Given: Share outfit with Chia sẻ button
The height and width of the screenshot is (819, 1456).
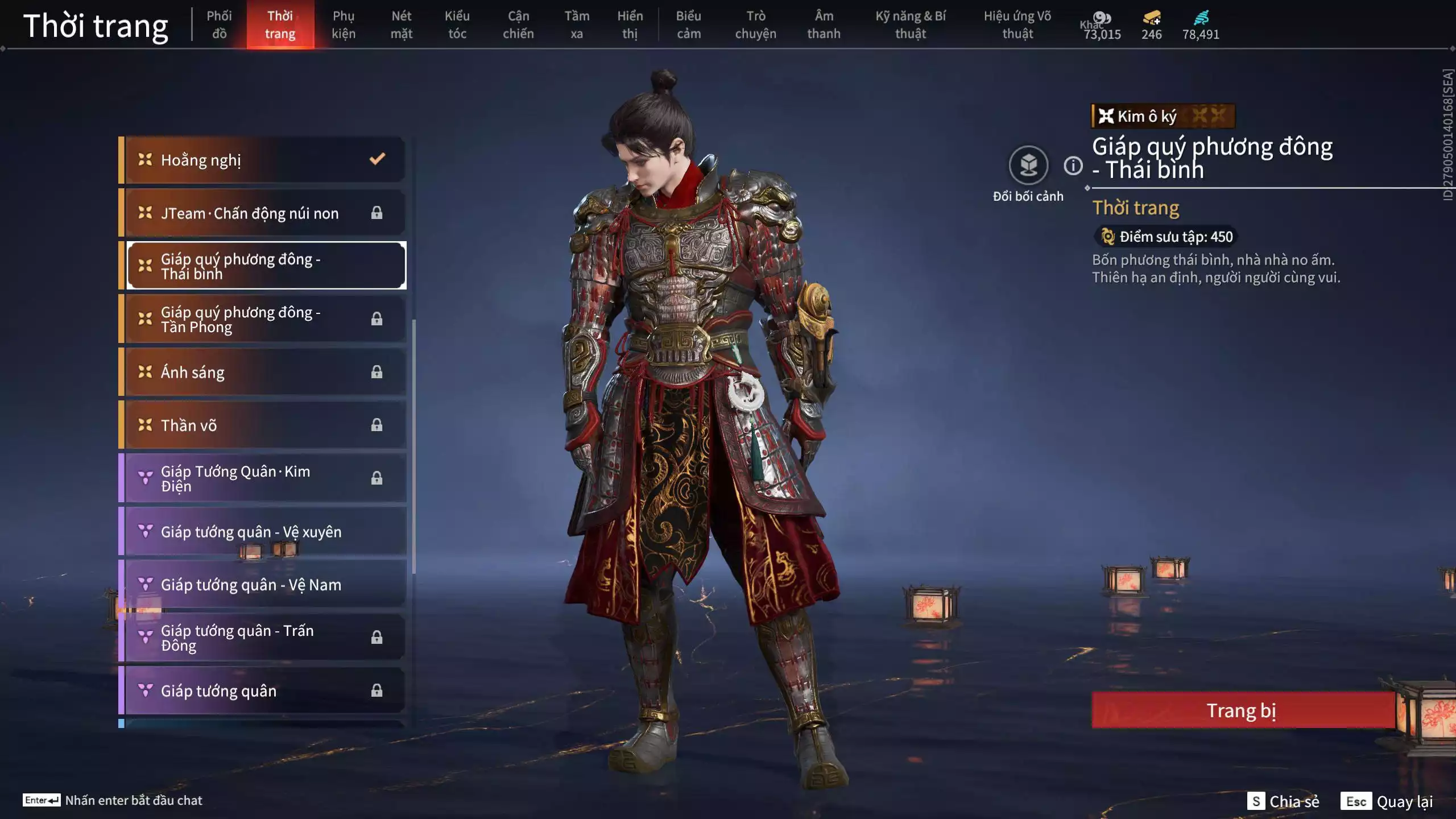Looking at the screenshot, I should (1283, 801).
